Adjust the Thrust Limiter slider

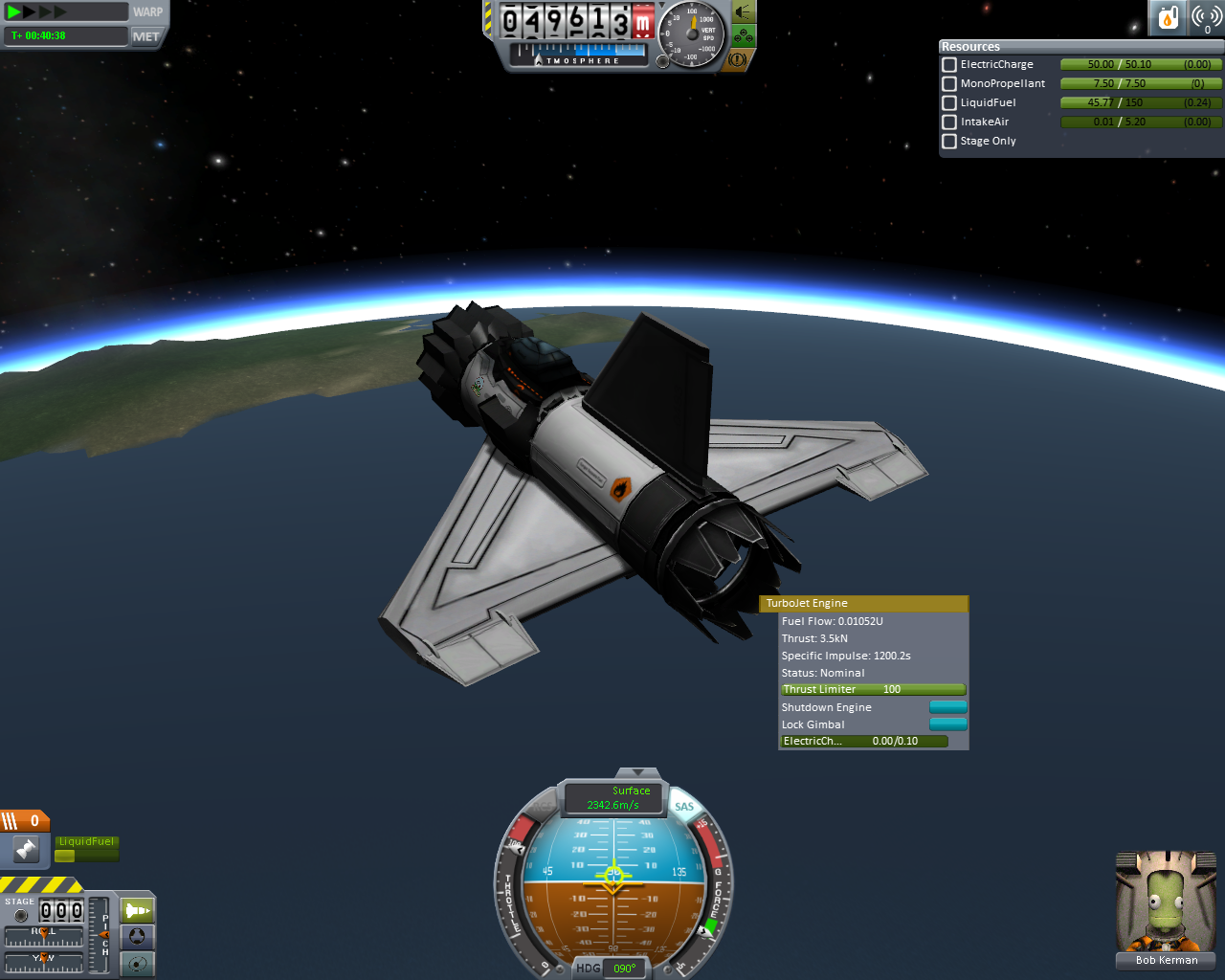click(873, 689)
